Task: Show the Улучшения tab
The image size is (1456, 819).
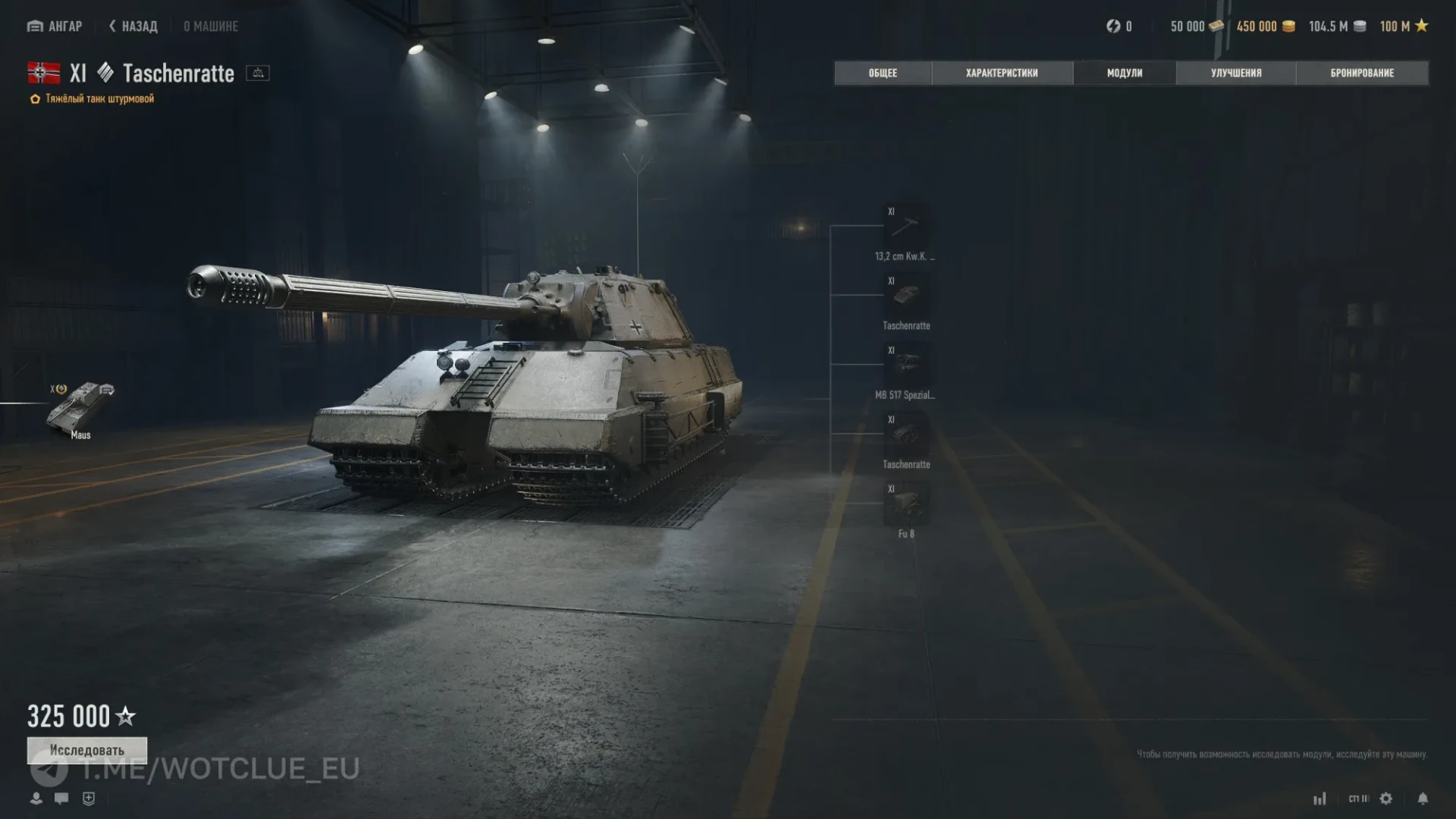Action: click(1236, 73)
